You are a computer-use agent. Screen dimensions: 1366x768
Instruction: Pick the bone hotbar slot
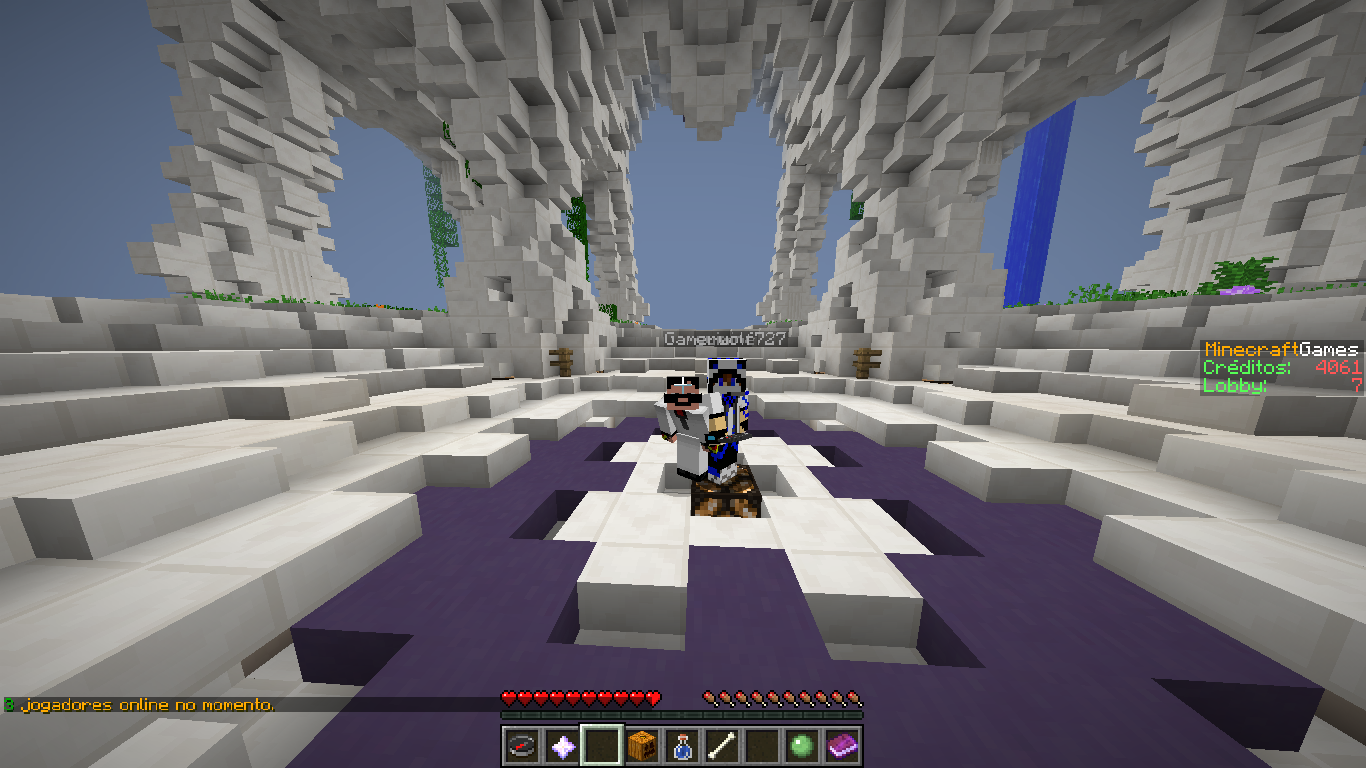tap(722, 745)
